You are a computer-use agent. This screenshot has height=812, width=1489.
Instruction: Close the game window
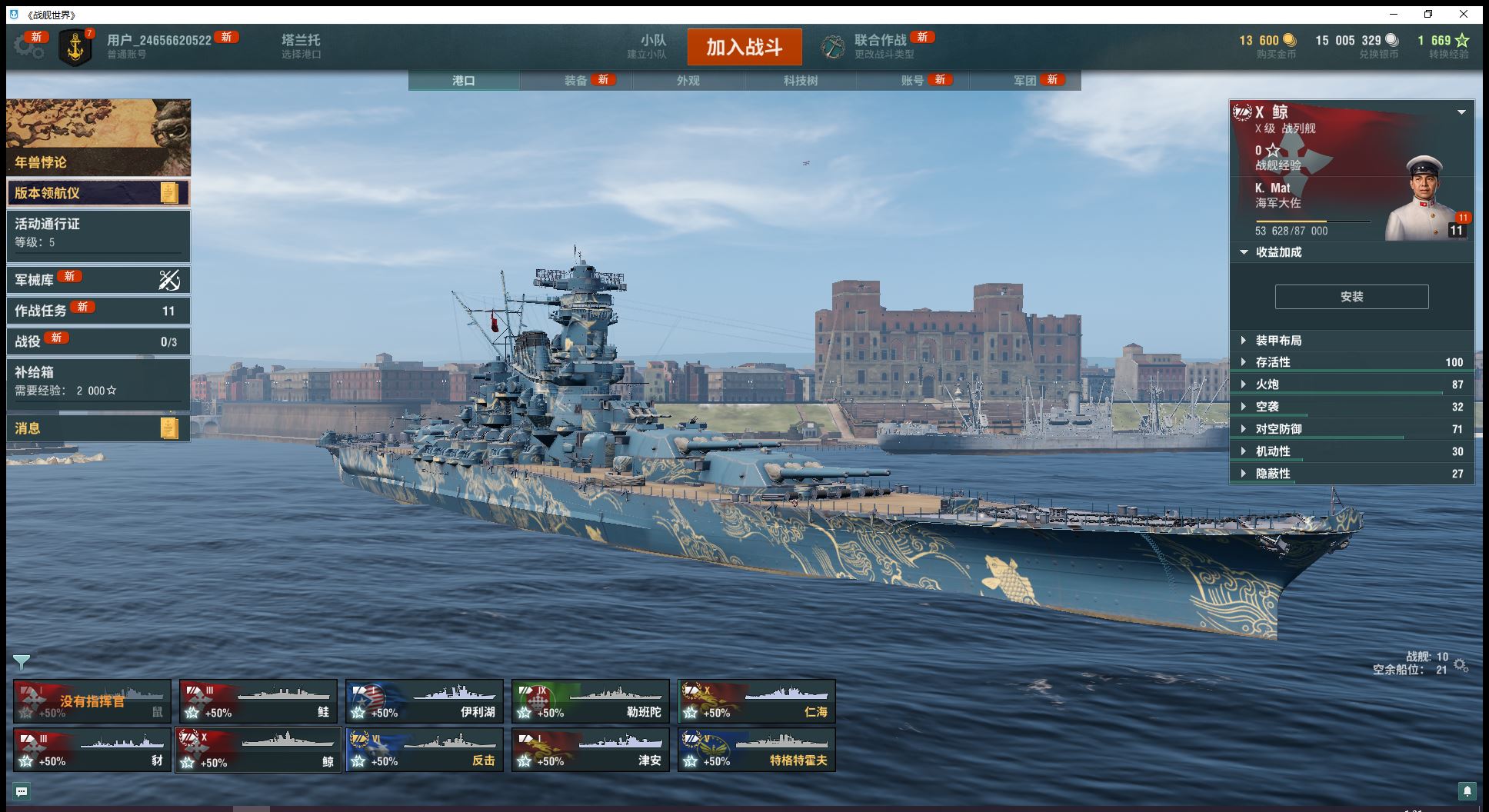(1464, 14)
